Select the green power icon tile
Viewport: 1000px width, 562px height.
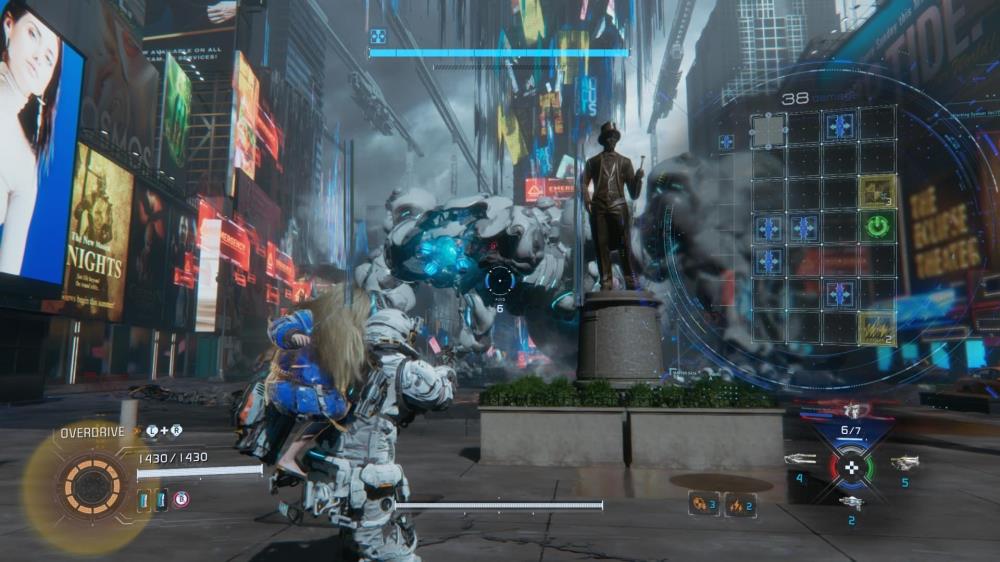(x=877, y=226)
